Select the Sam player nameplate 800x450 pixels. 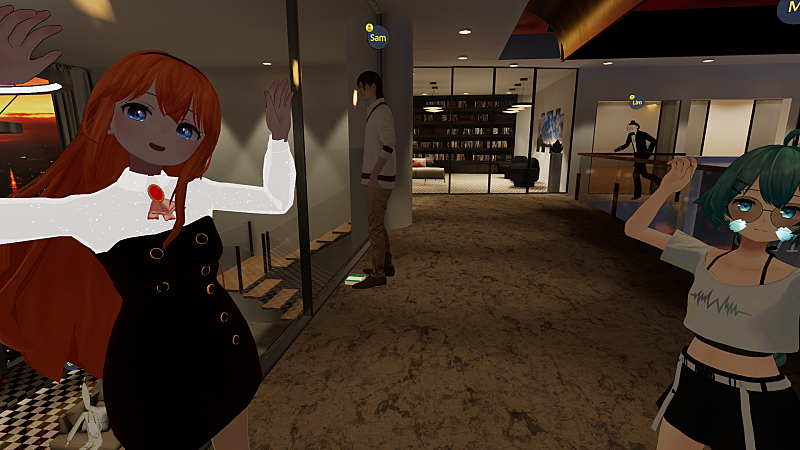pos(377,38)
